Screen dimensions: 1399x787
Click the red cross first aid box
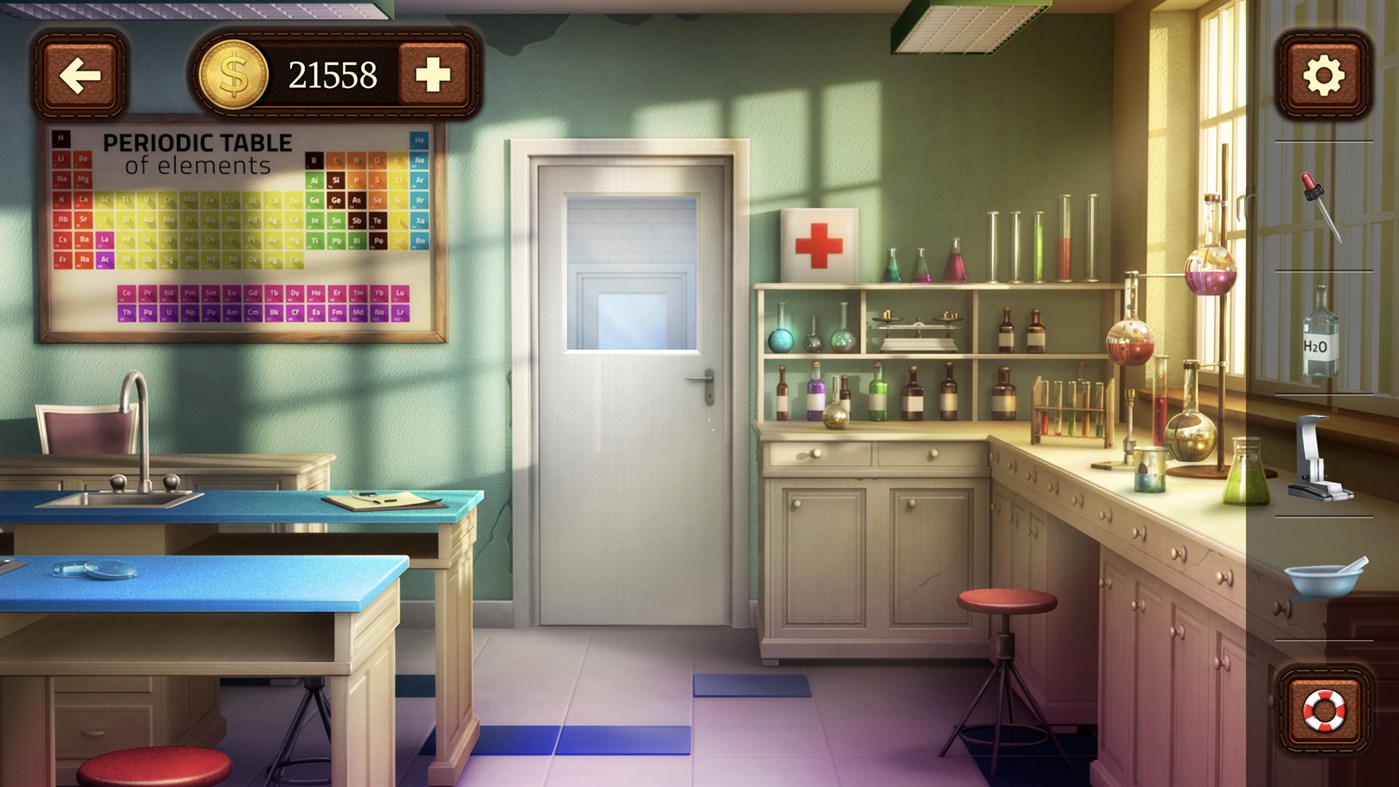pos(818,242)
